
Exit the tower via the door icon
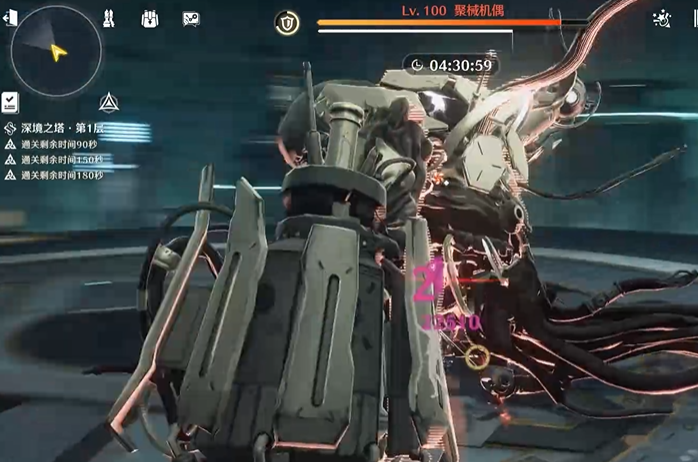tap(10, 19)
